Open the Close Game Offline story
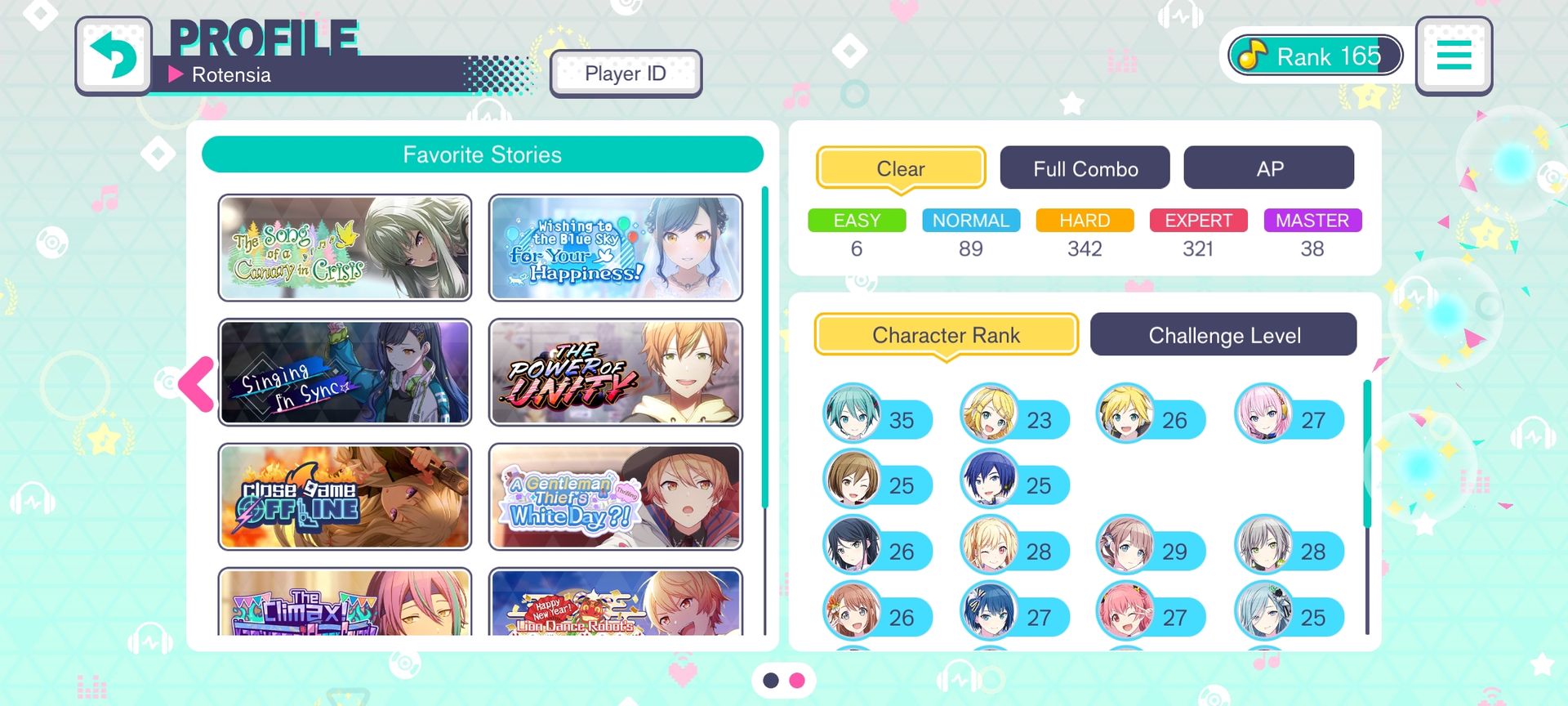This screenshot has width=1568, height=706. point(345,497)
